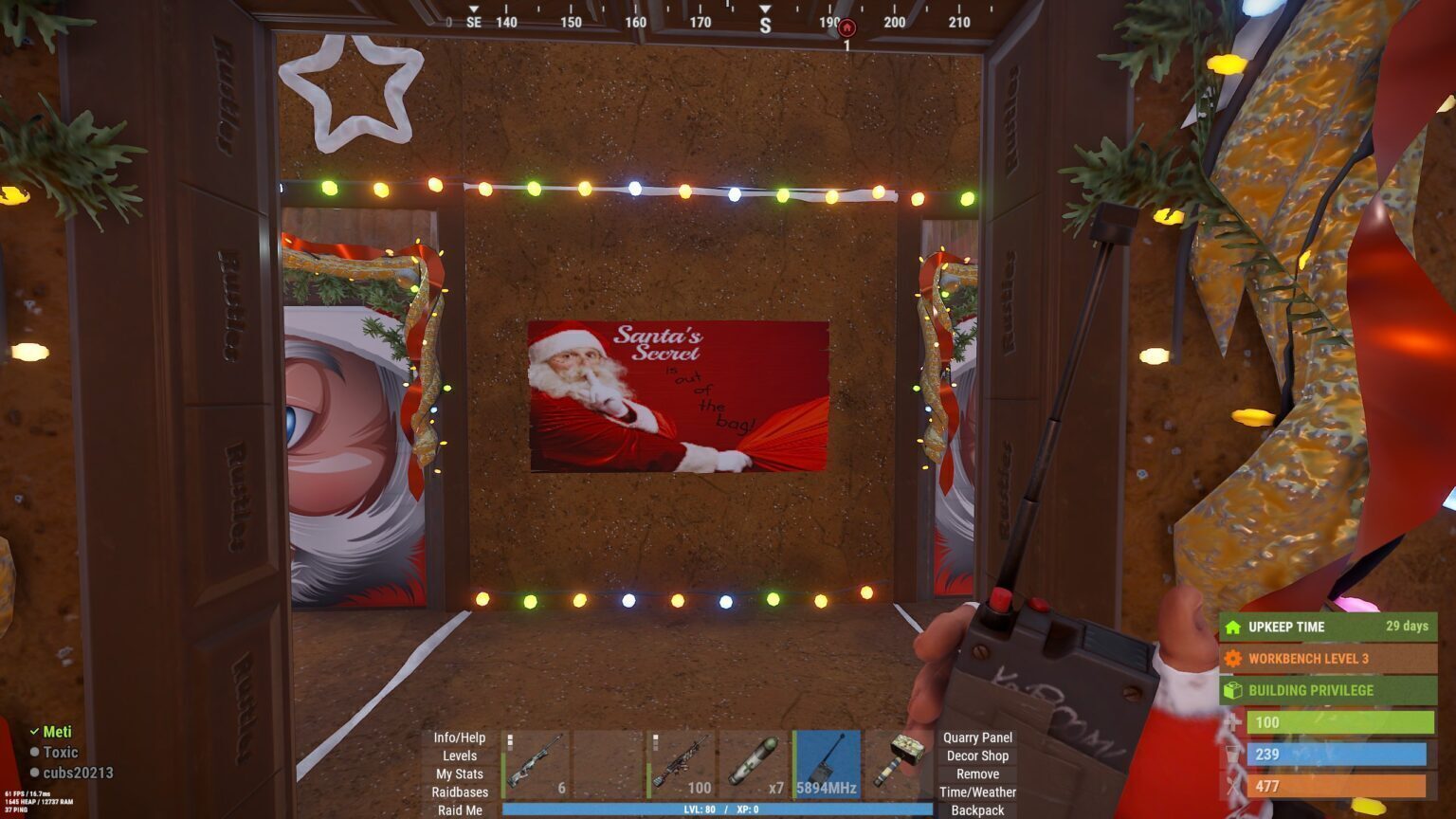Expand the Building Privilege entry
The height and width of the screenshot is (819, 1456).
coord(1327,690)
